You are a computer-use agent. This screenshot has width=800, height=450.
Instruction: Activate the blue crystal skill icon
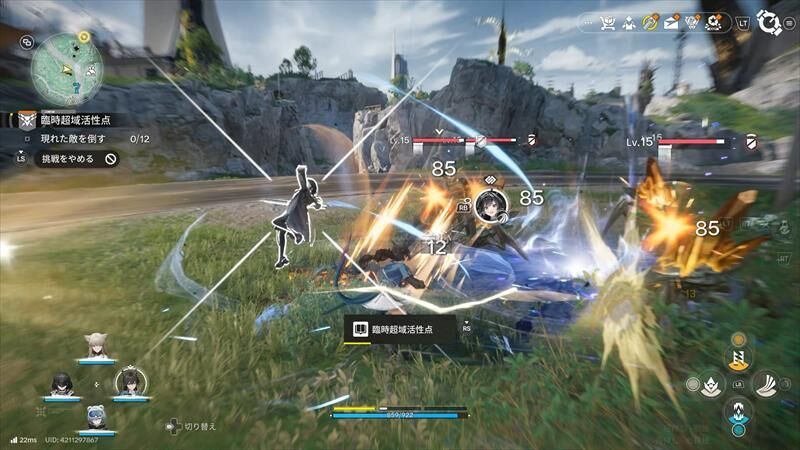(x=739, y=410)
